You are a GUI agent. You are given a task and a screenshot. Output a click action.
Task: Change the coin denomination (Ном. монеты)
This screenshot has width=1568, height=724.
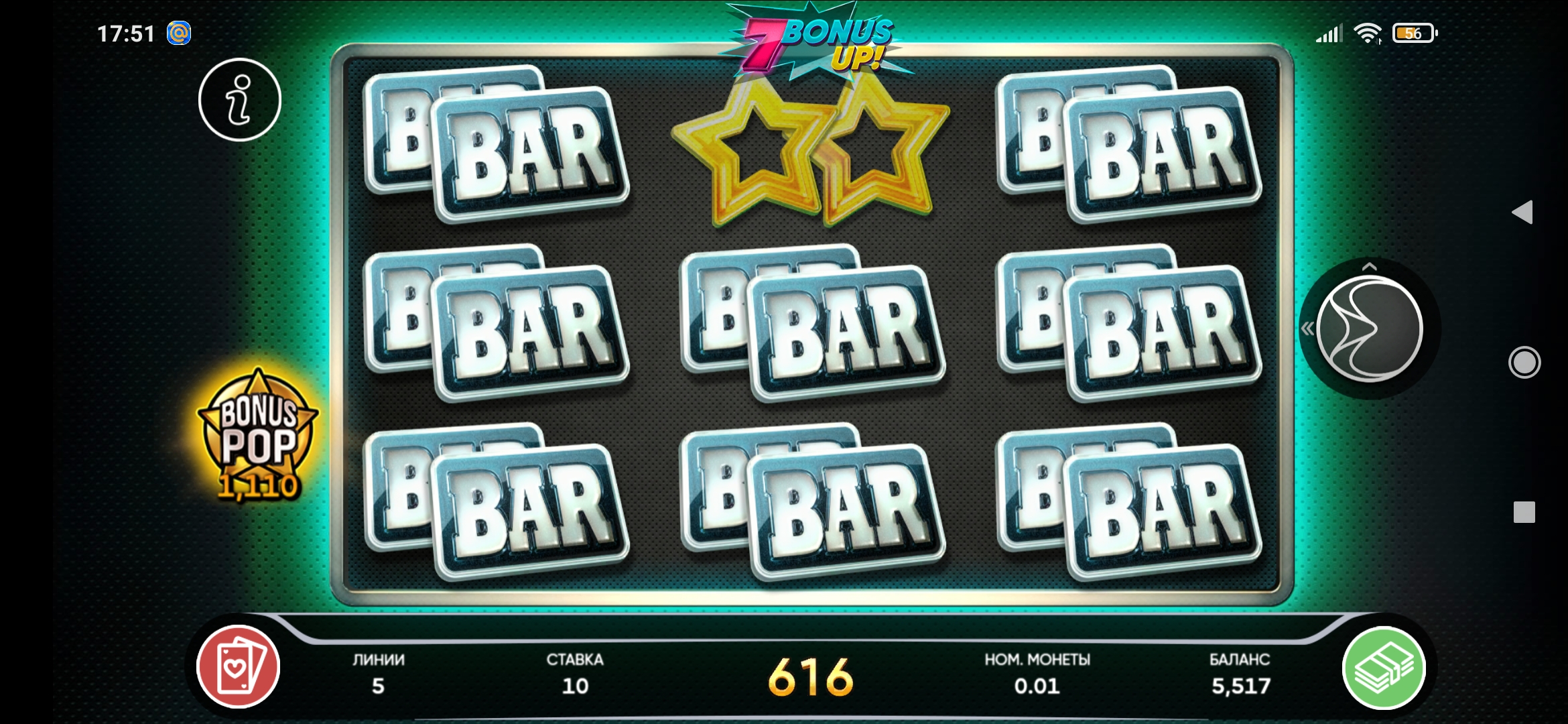click(x=1037, y=674)
